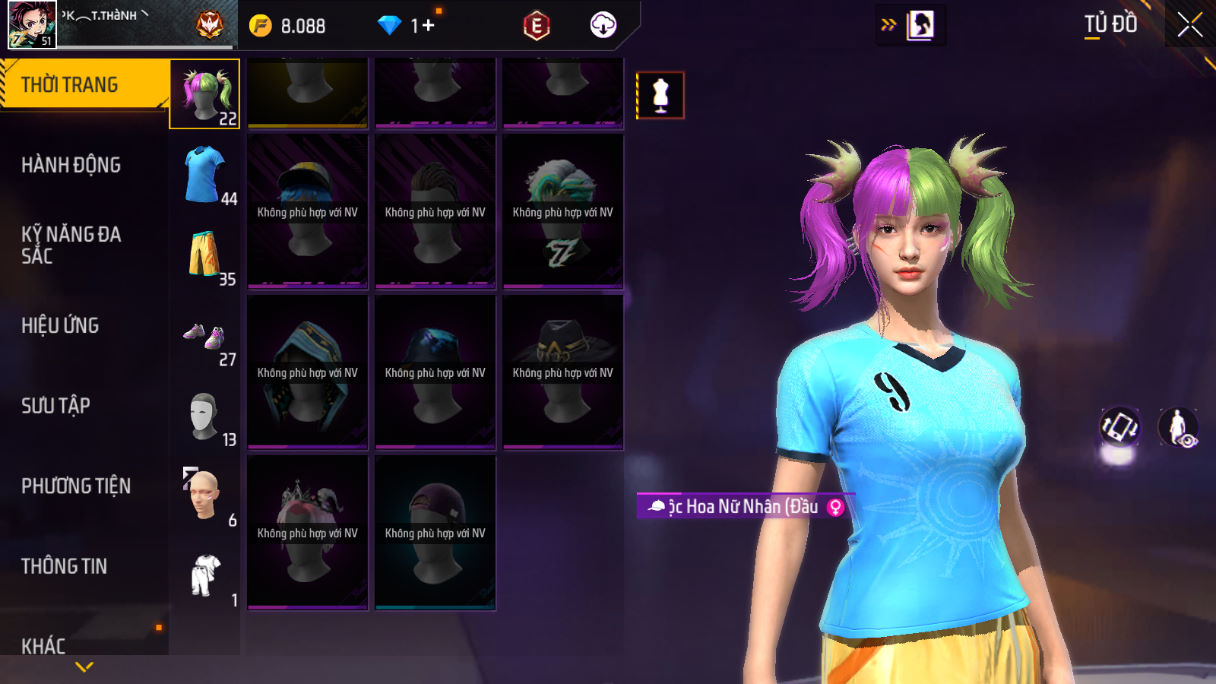Open the HIỆU ỨNG section
The image size is (1216, 684).
[x=60, y=325]
